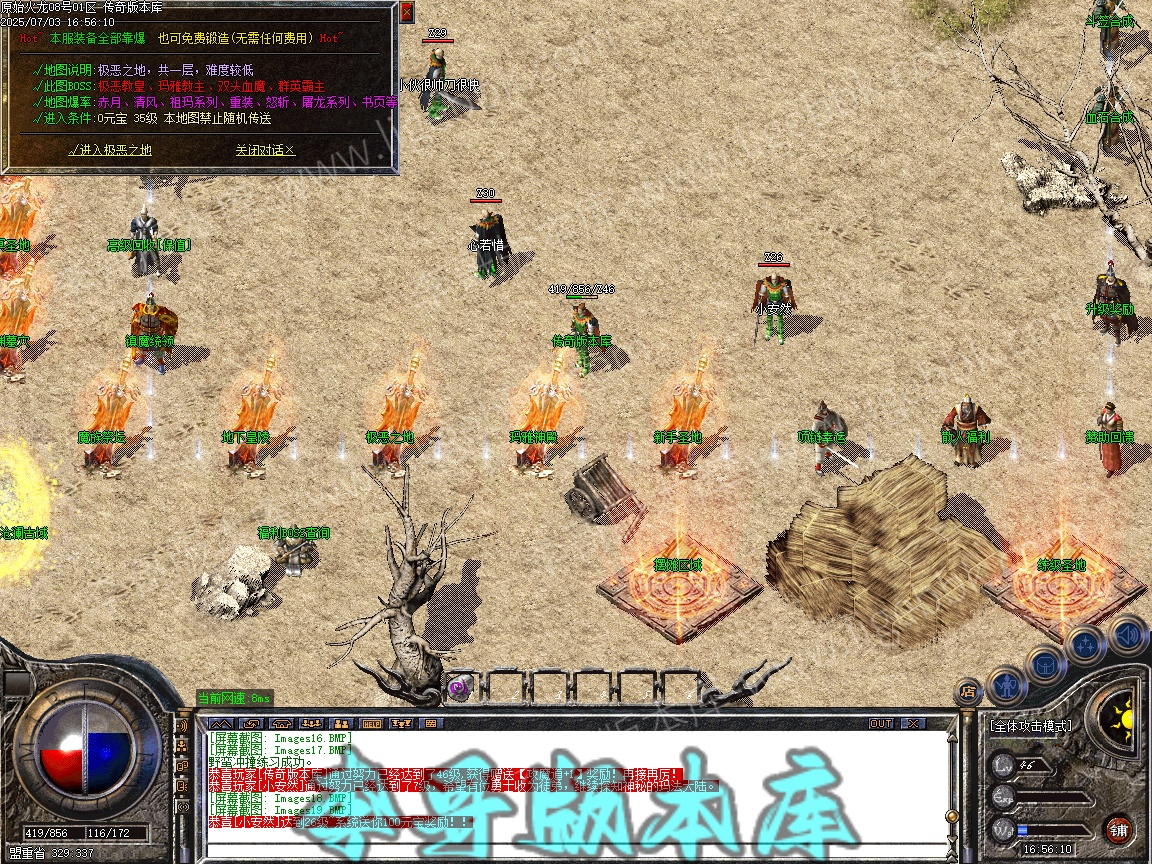Screen dimensions: 1152x864
Task: Click the OUT button on chat panel
Action: tap(880, 723)
